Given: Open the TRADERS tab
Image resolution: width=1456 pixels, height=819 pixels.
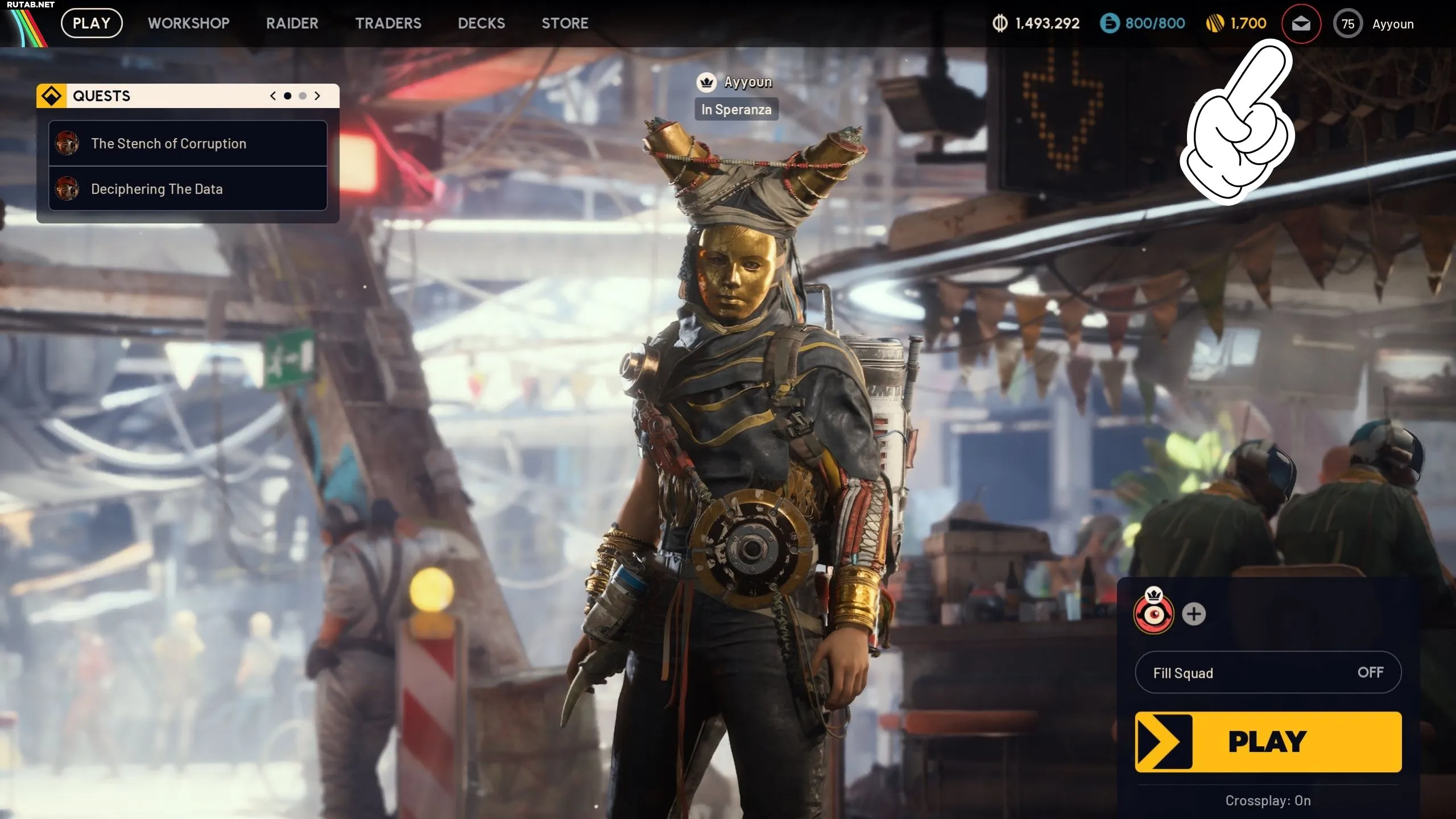Looking at the screenshot, I should pyautogui.click(x=388, y=23).
